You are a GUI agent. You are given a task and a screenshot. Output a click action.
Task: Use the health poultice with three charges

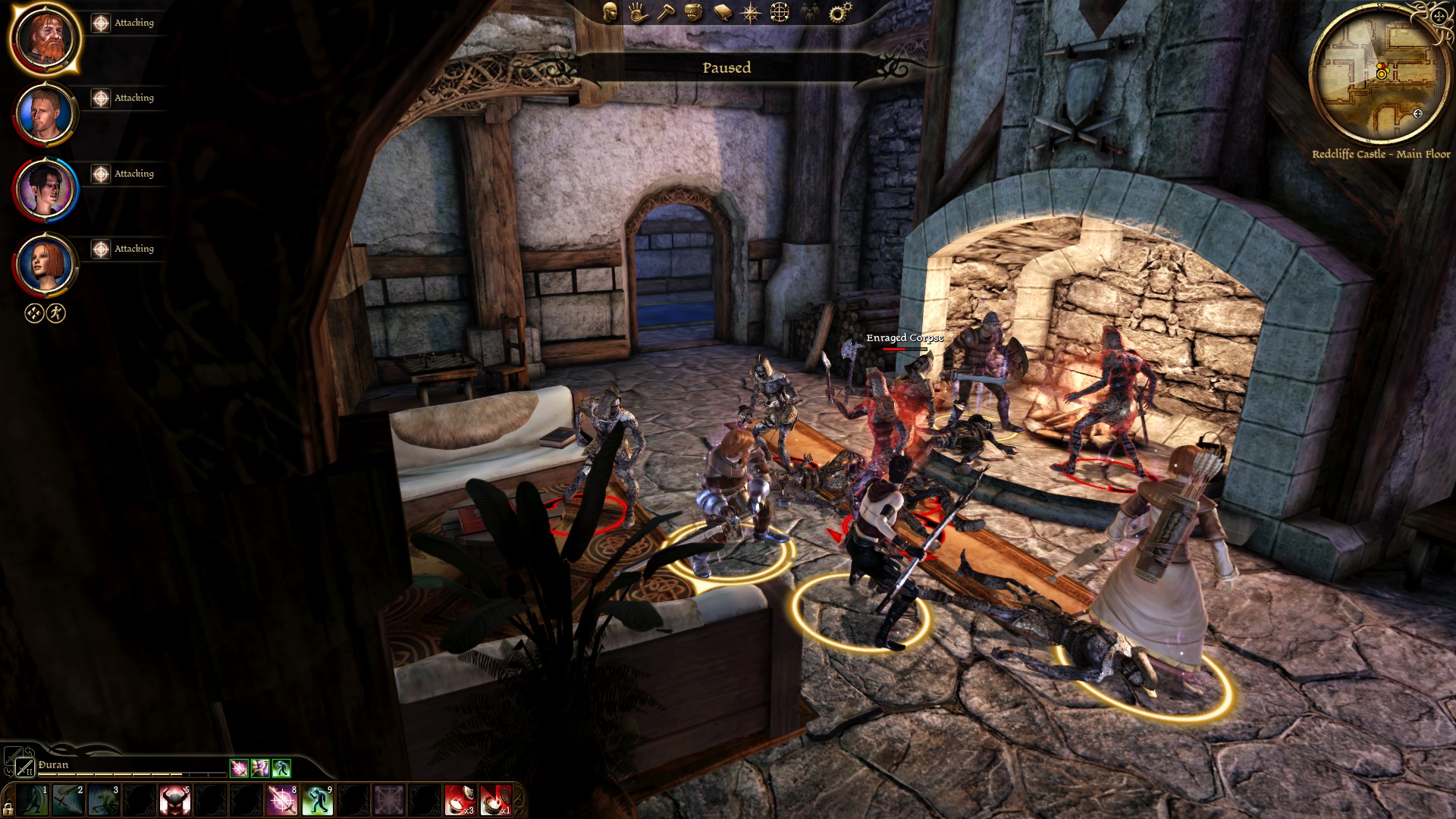pos(460,800)
